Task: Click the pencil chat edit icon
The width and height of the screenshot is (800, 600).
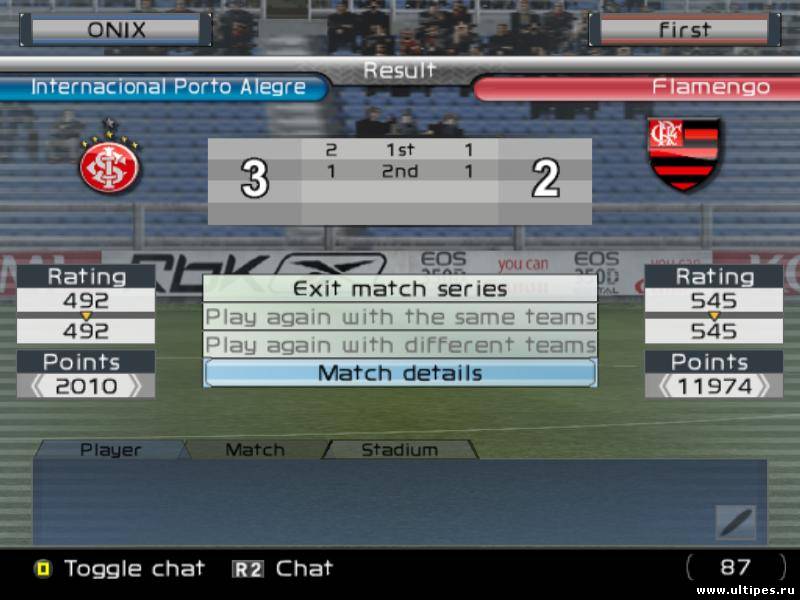Action: tap(735, 522)
